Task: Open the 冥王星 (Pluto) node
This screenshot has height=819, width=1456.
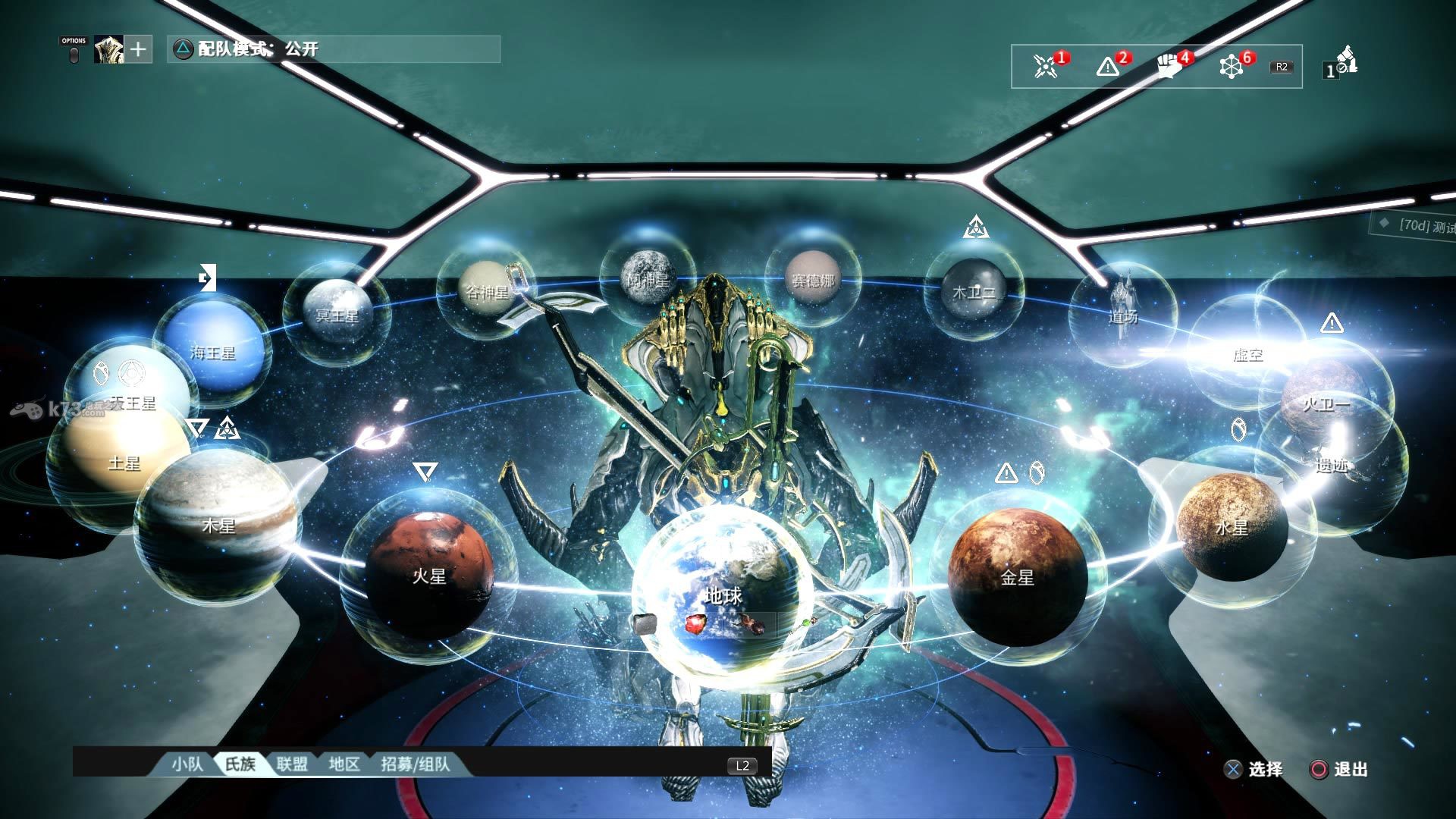Action: click(x=337, y=312)
